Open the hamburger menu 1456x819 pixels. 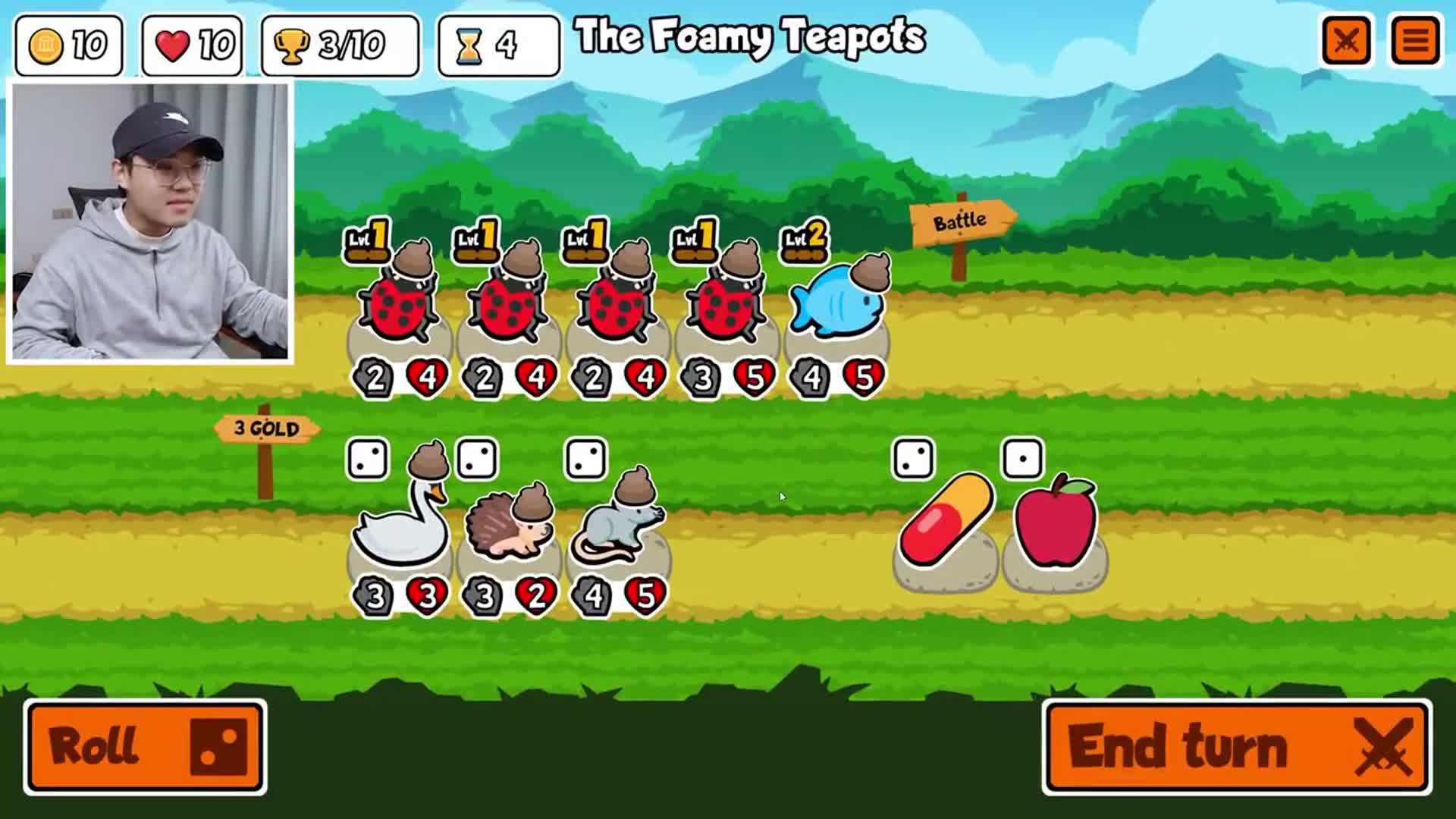1415,41
